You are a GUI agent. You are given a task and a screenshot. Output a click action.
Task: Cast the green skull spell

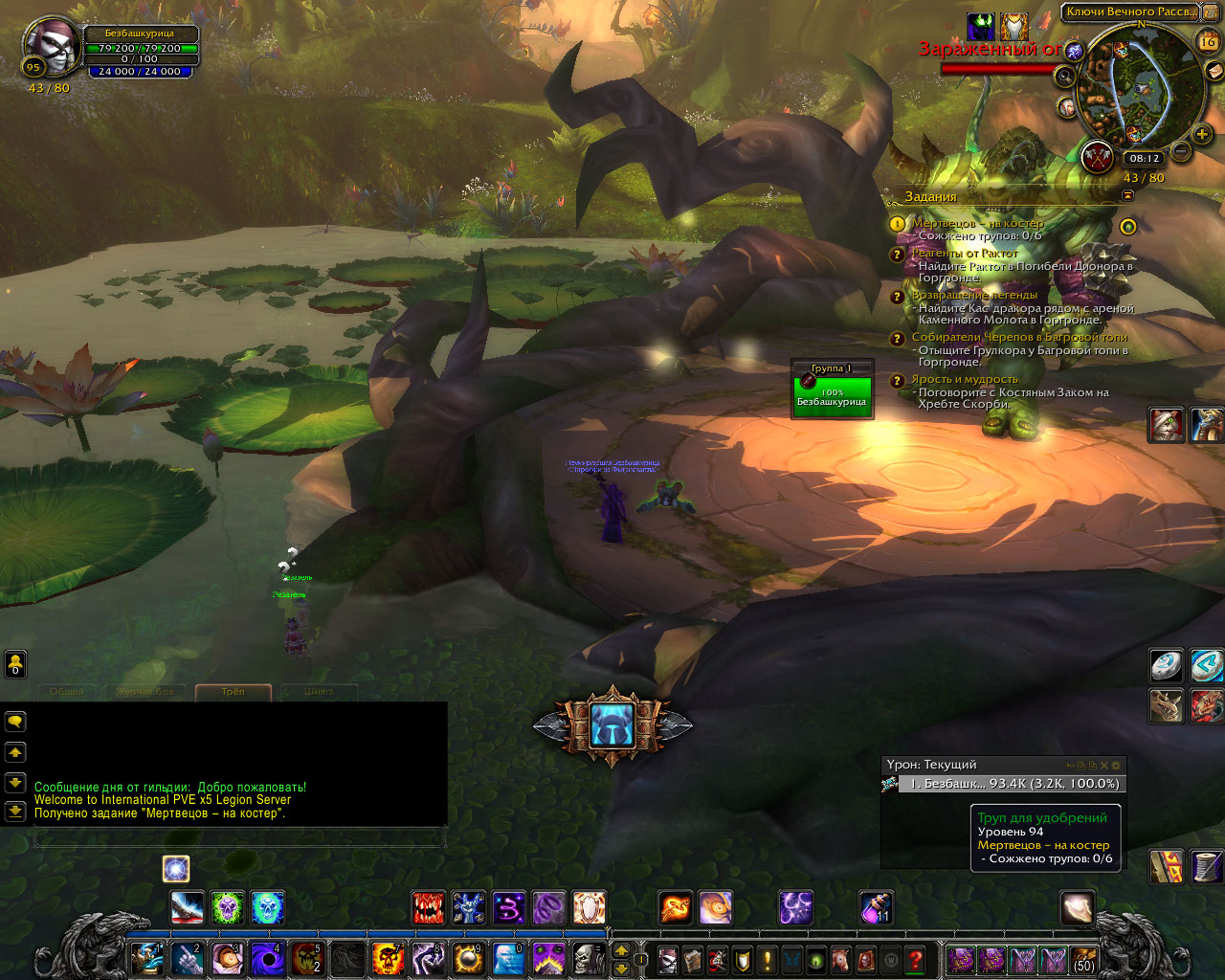pyautogui.click(x=228, y=906)
